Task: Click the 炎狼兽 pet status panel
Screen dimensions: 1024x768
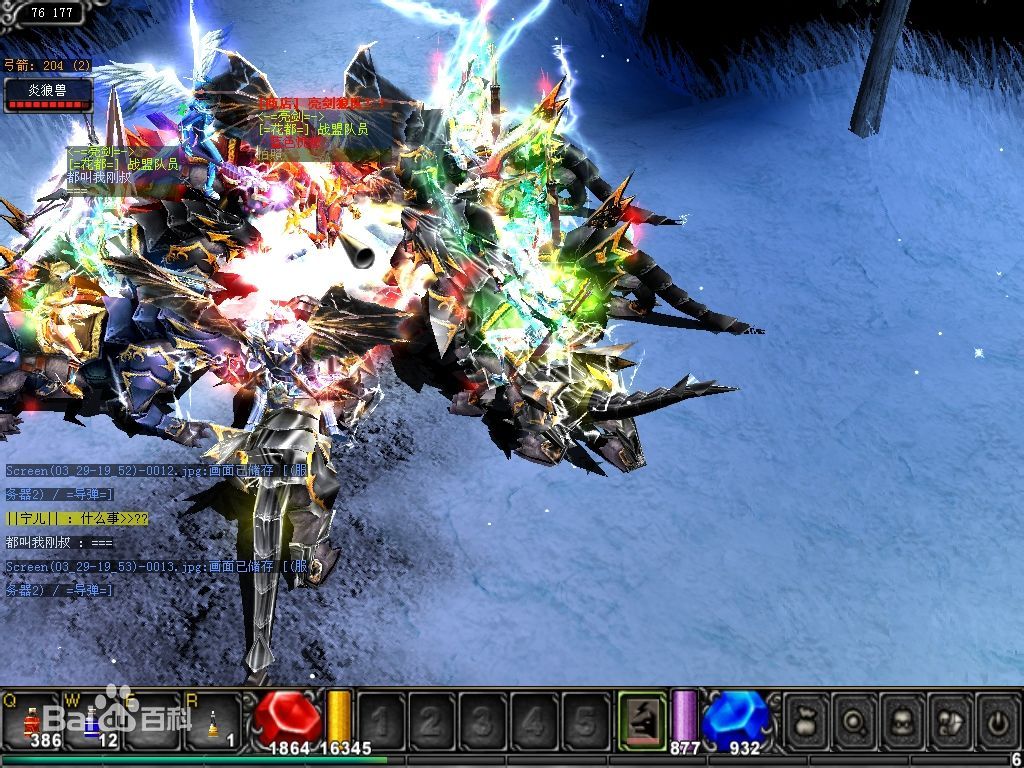Action: (x=47, y=93)
